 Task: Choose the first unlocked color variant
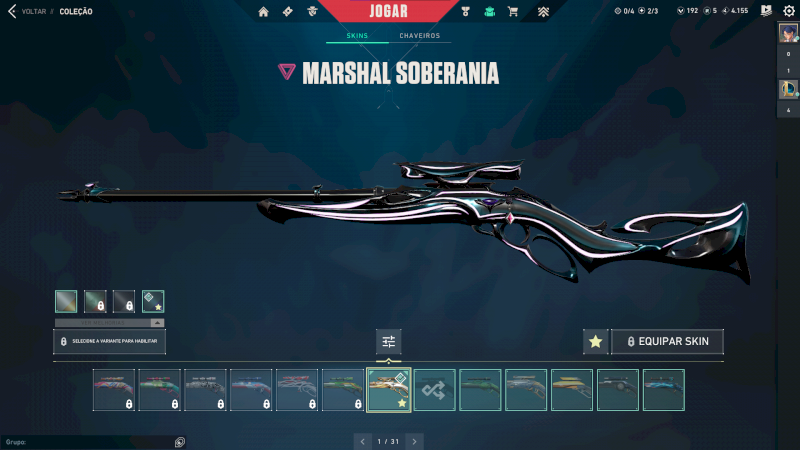point(66,301)
